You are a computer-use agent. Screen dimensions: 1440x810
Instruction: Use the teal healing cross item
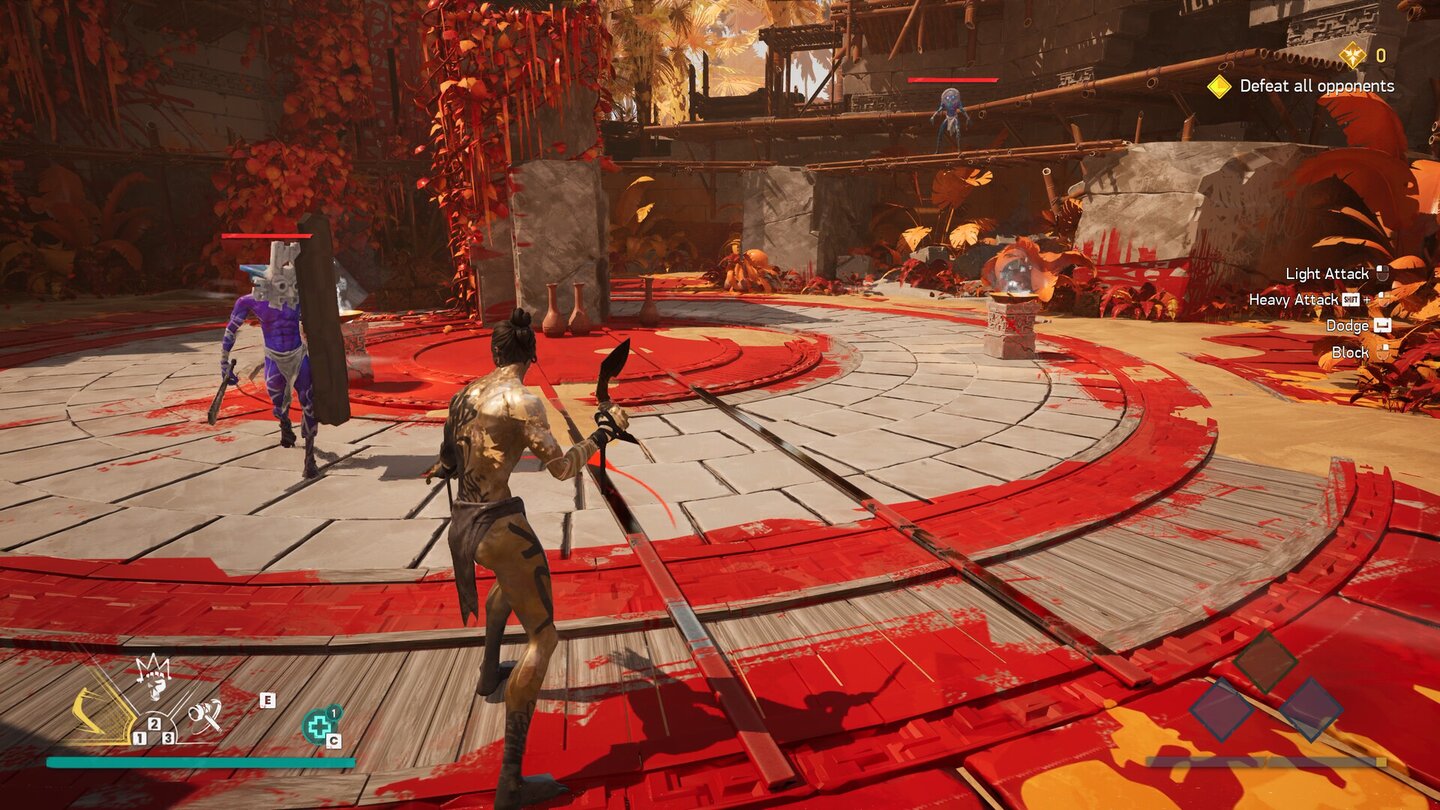click(319, 726)
